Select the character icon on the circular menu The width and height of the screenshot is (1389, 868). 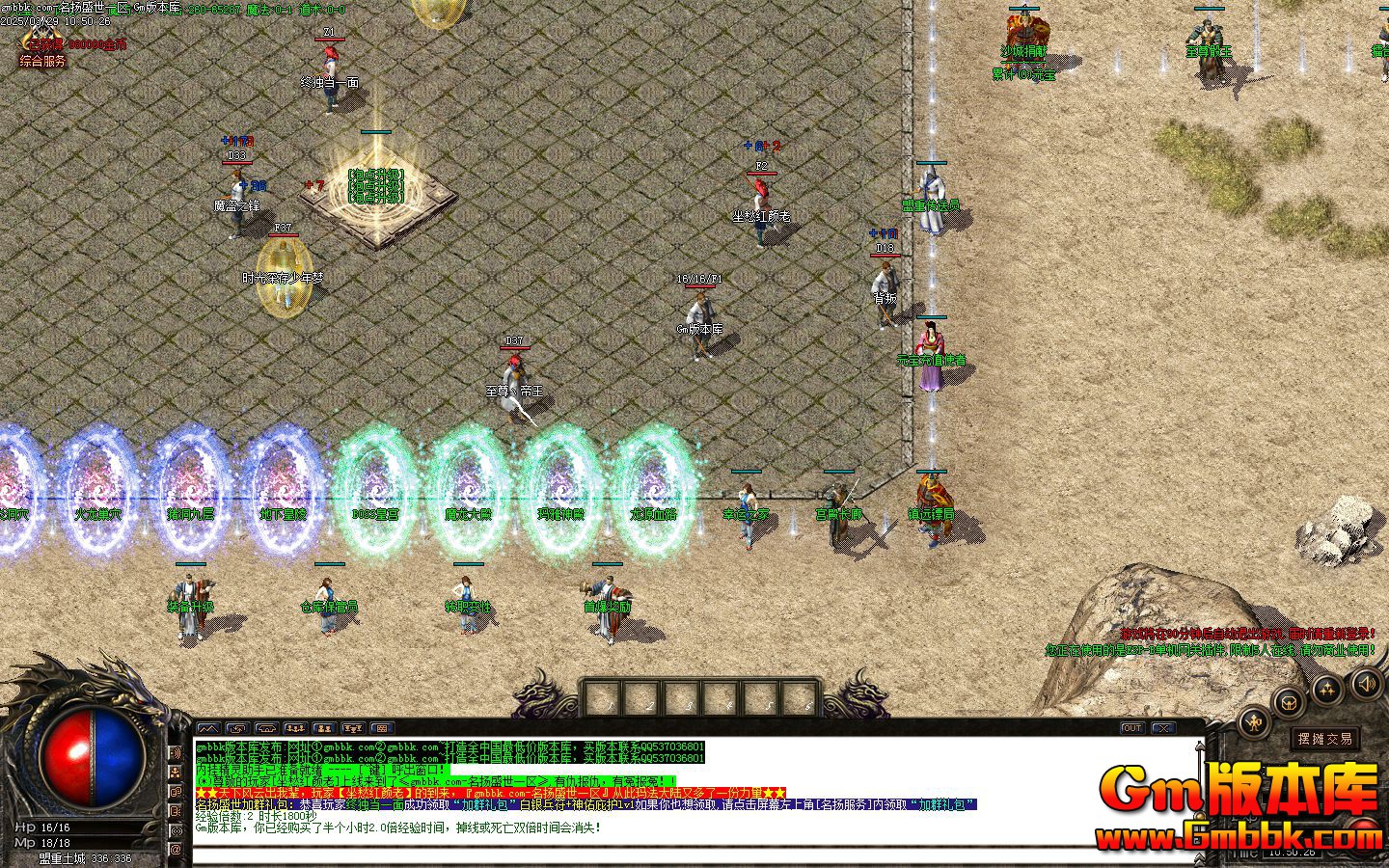coord(1255,723)
